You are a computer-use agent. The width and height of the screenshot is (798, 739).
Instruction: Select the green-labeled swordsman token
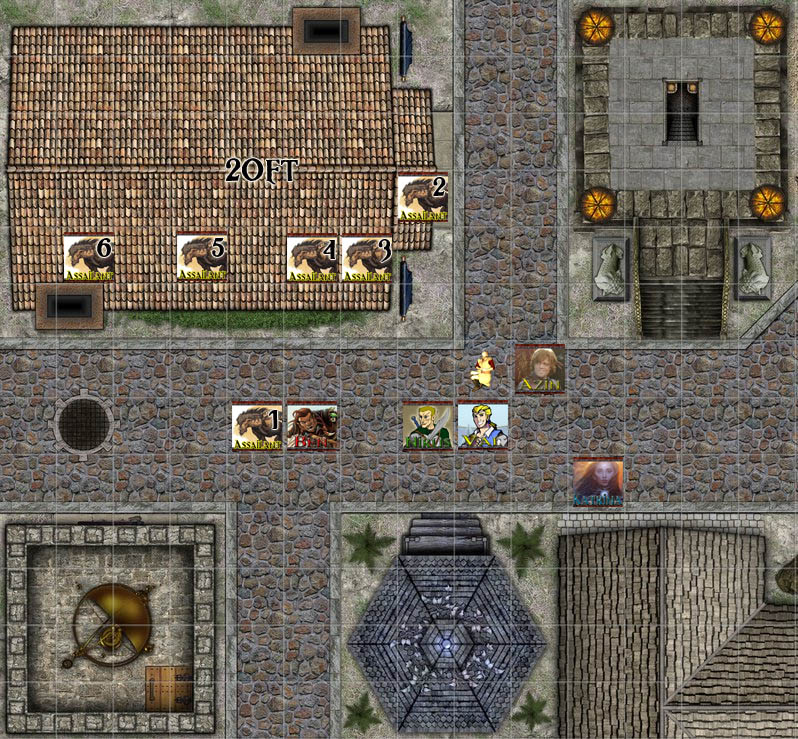click(427, 426)
